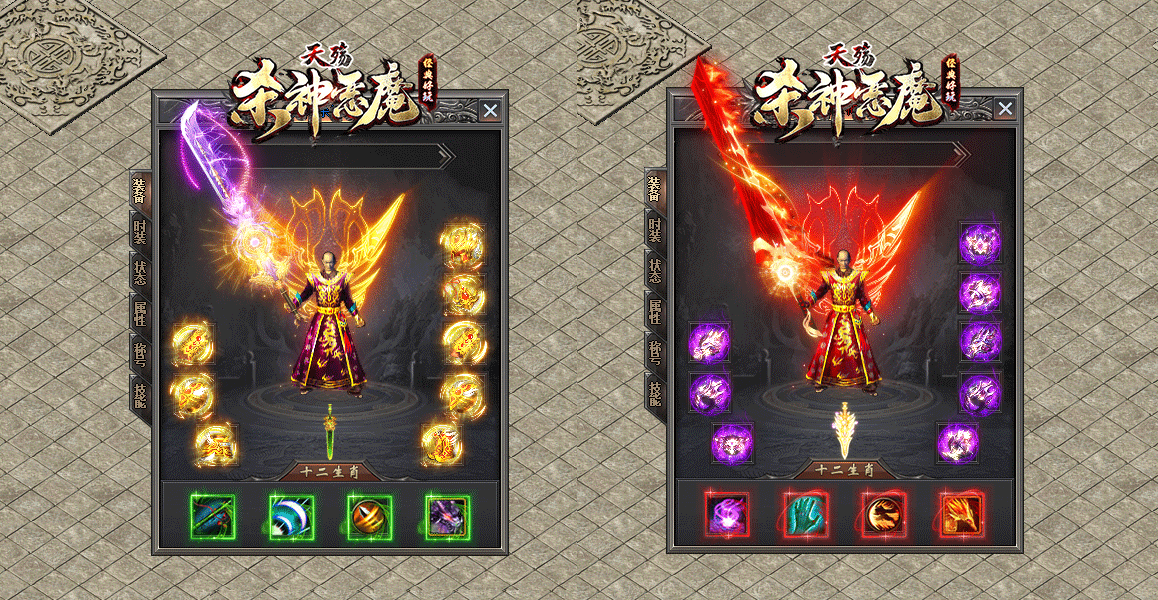Click the golden sword slot below the character
Screen dimensions: 1158x600
[845, 430]
